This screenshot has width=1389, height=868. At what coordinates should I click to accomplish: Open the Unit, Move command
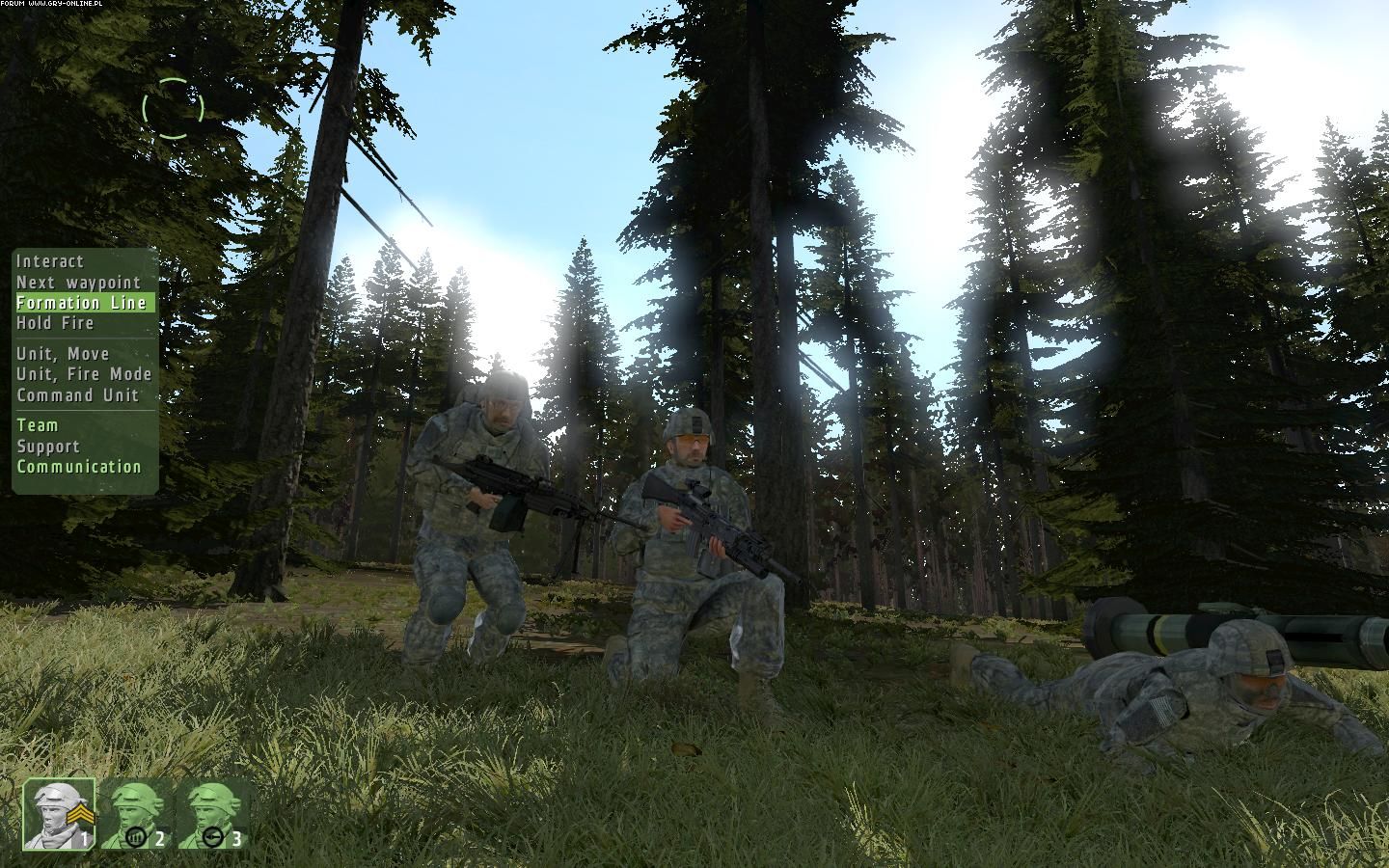tap(63, 354)
